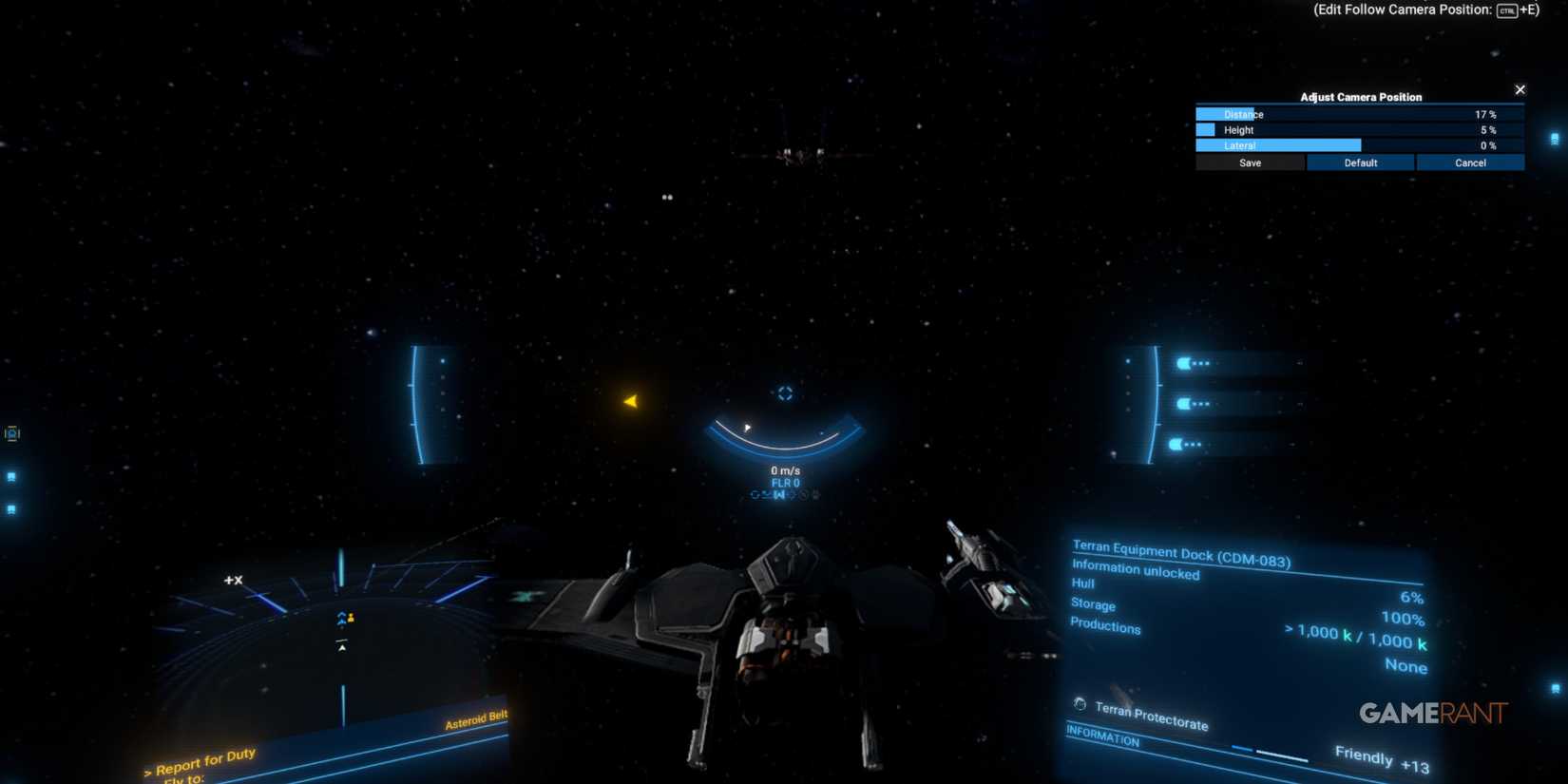This screenshot has width=1568, height=784.
Task: Click the Terran Protectorate faction emblem
Action: coord(1079,704)
